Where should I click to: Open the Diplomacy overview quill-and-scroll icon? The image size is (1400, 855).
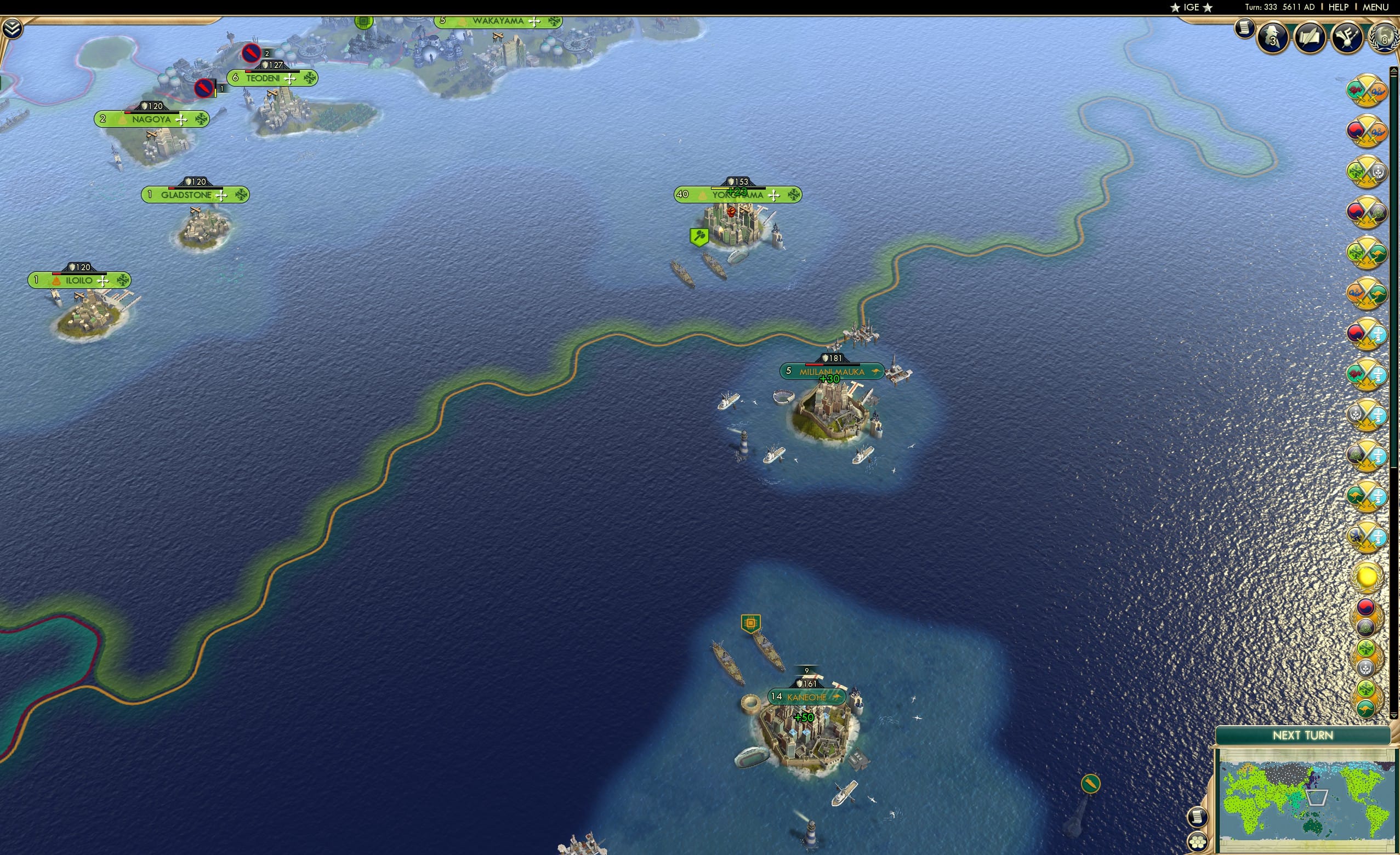point(1310,38)
